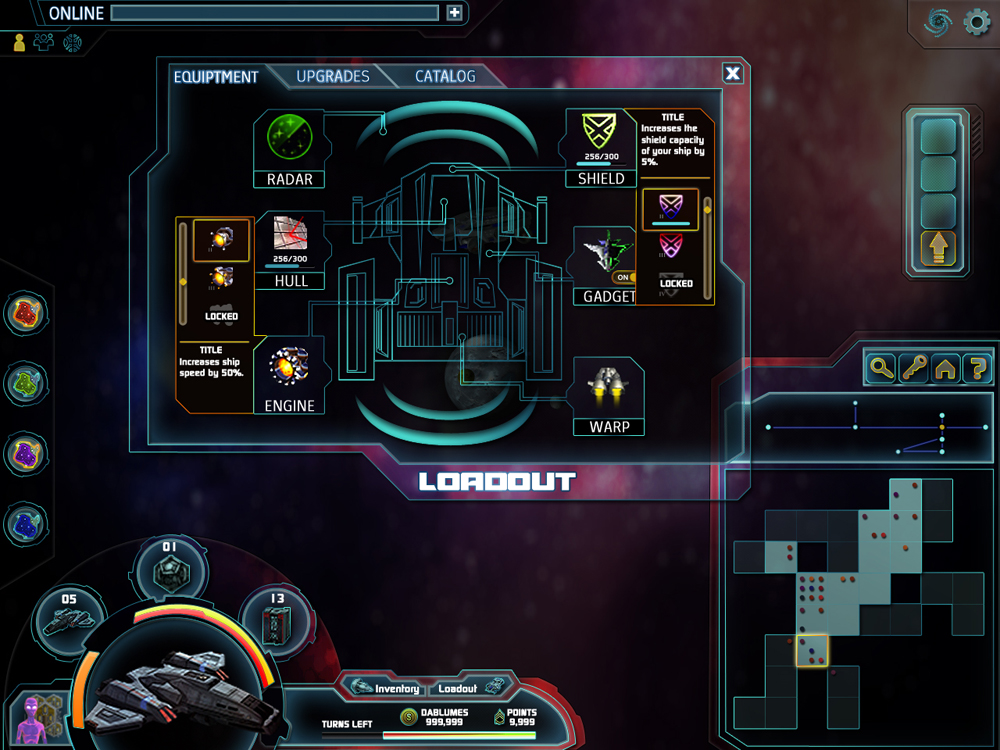Select the Equipment tab
1000x750 pixels.
click(216, 77)
